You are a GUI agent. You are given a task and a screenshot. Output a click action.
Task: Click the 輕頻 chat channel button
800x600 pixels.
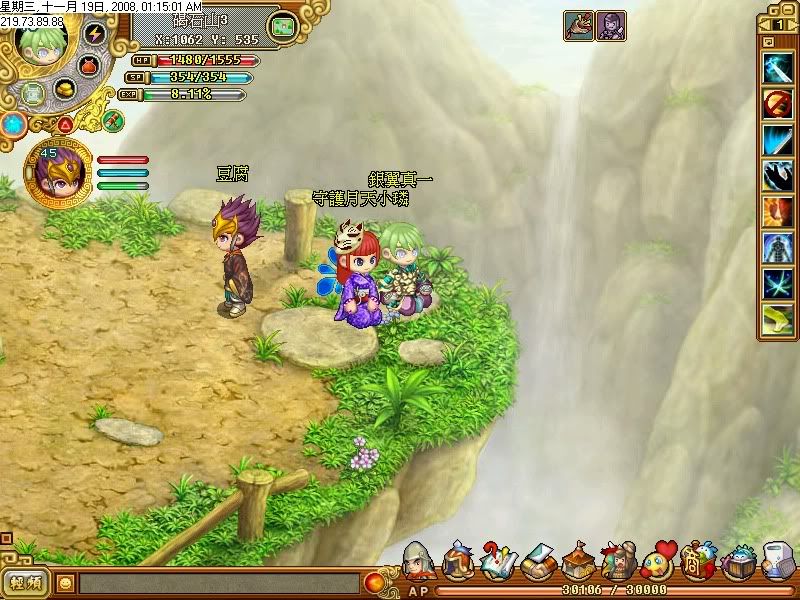[x=27, y=581]
